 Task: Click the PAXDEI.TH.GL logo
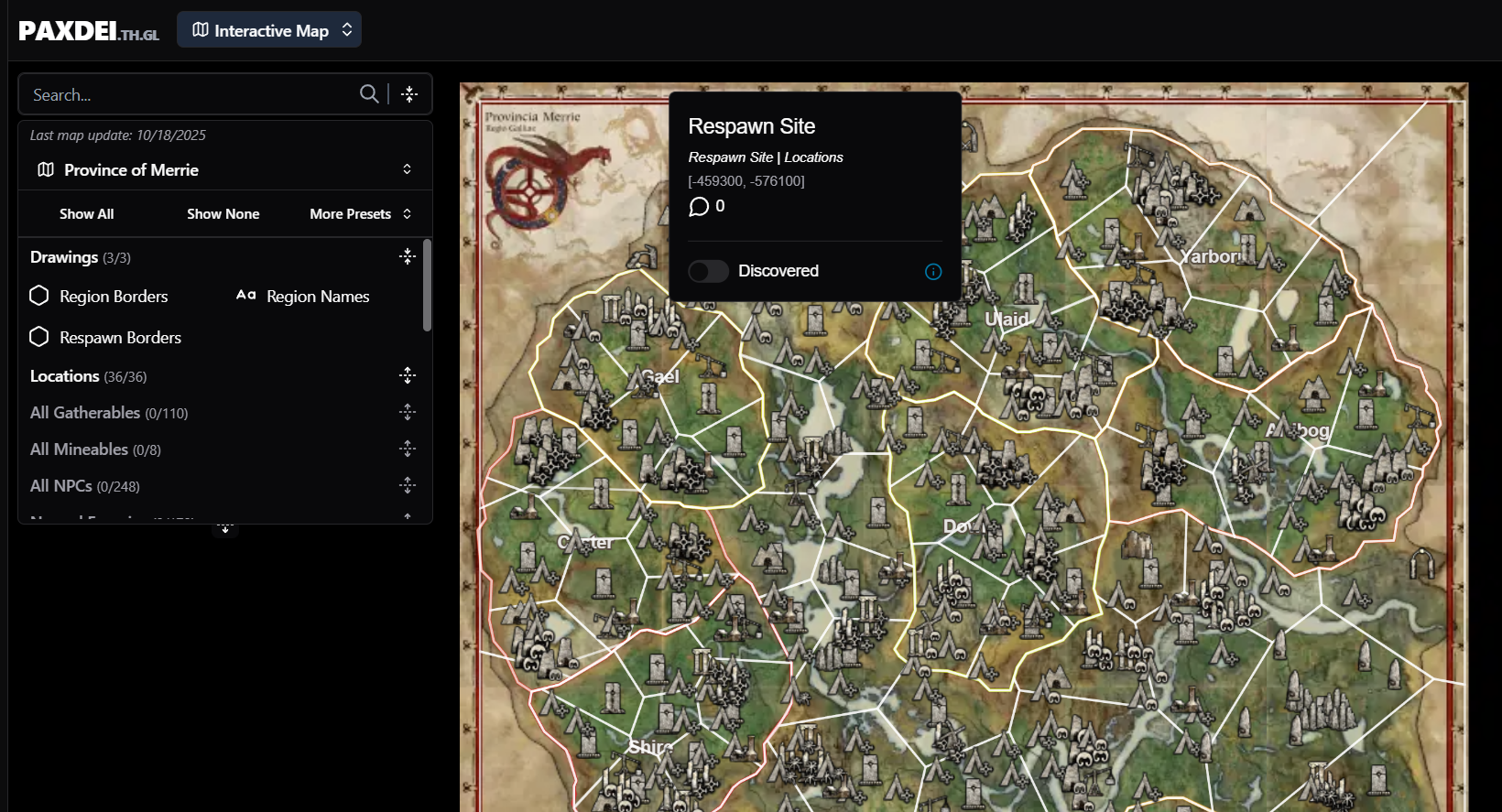click(89, 31)
